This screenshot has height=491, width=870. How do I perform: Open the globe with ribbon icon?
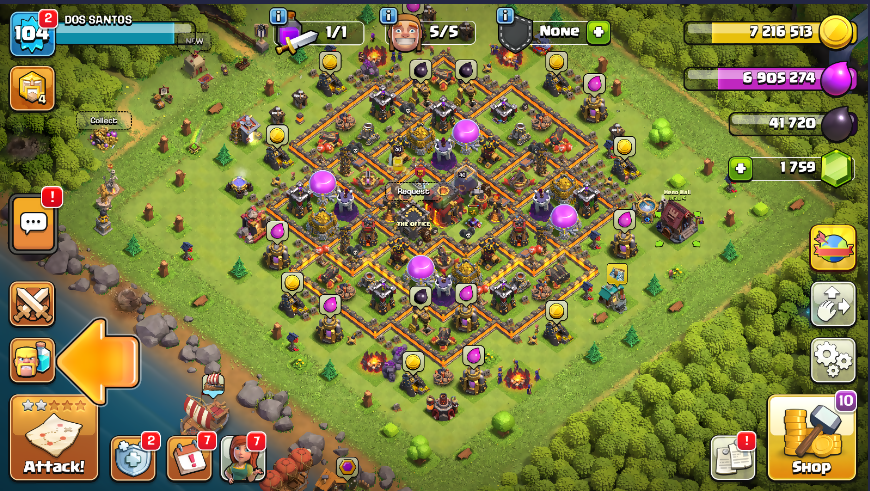[833, 248]
